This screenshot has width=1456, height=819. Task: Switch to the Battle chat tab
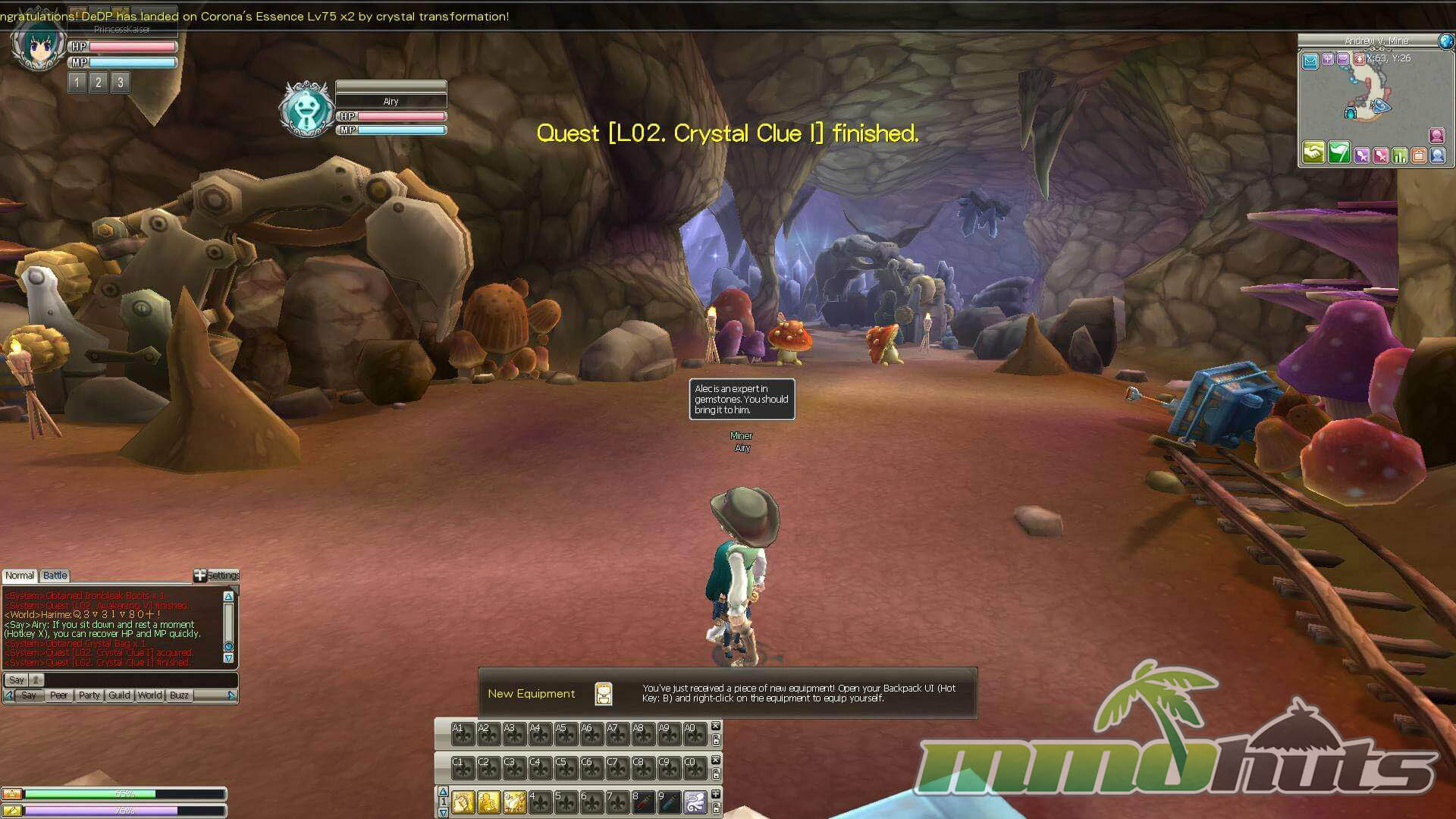pyautogui.click(x=55, y=576)
